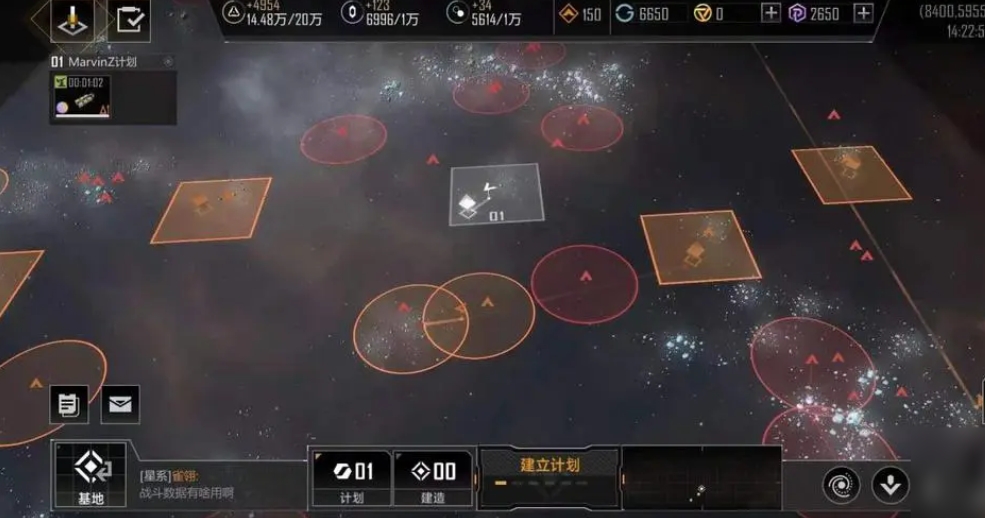Open the base building icon at top-left
This screenshot has height=518, width=985.
[72, 19]
